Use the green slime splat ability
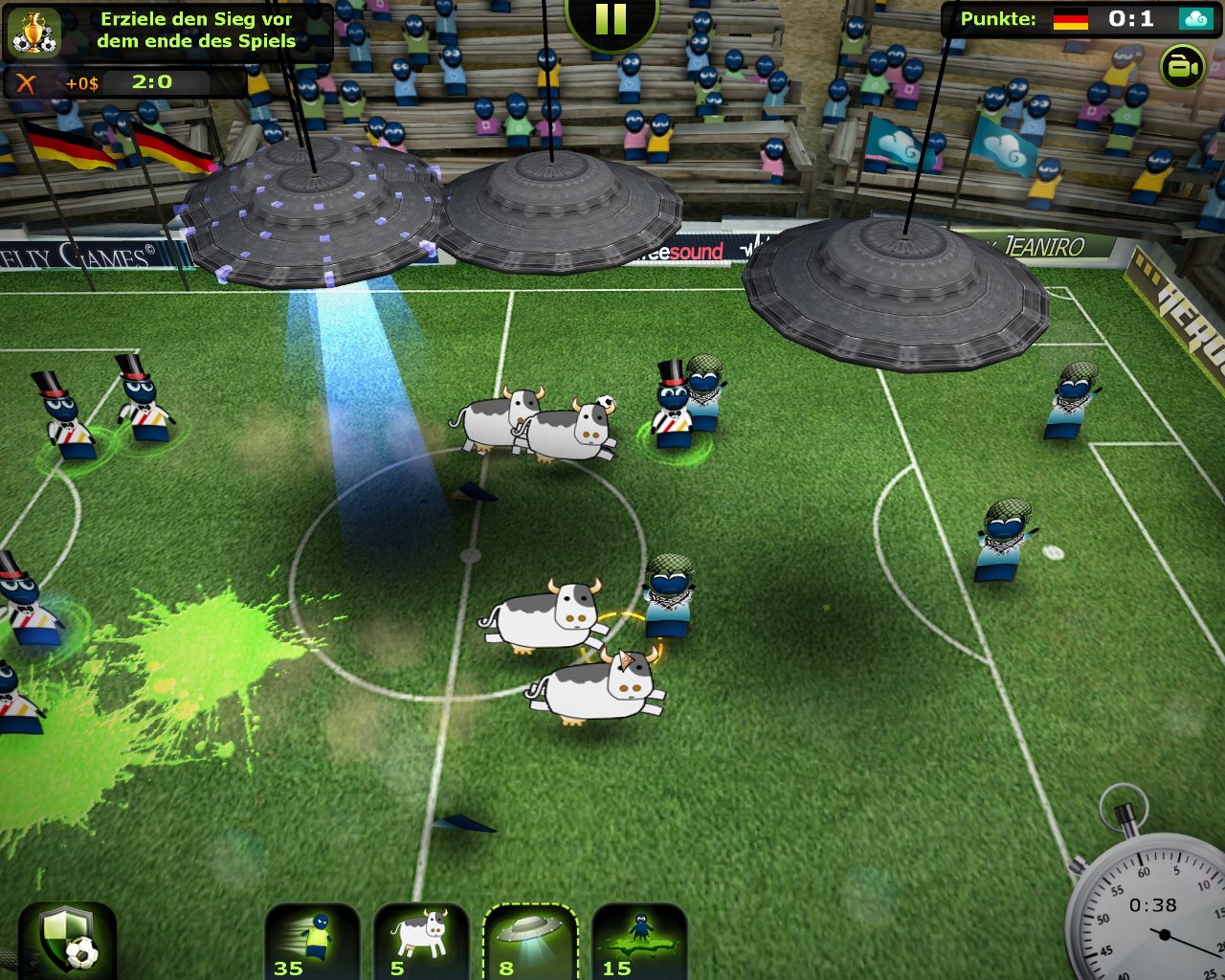The width and height of the screenshot is (1225, 980). click(x=638, y=942)
